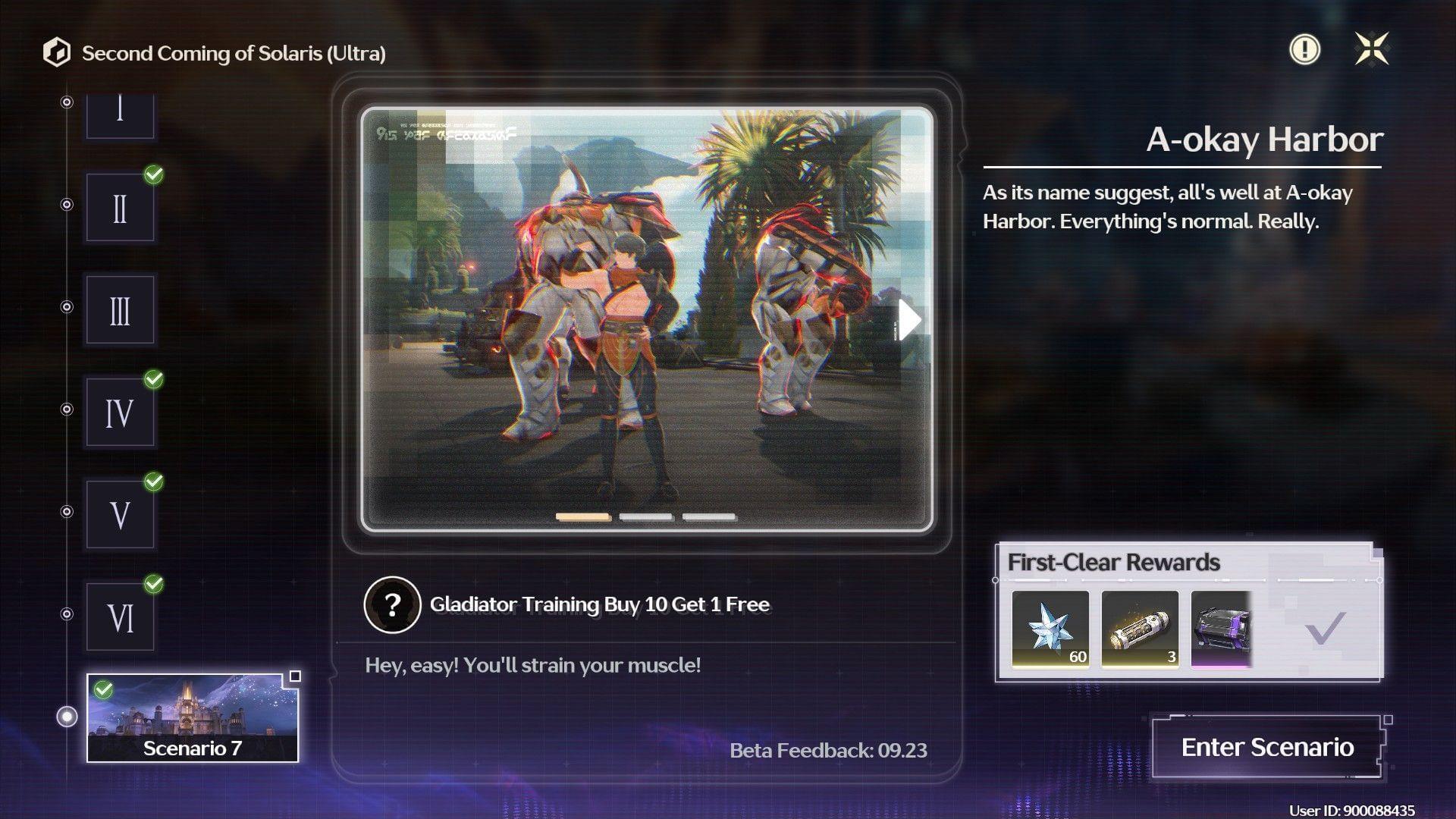Open the exclamation mark info button
Screen dimensions: 1456x819
click(1304, 49)
